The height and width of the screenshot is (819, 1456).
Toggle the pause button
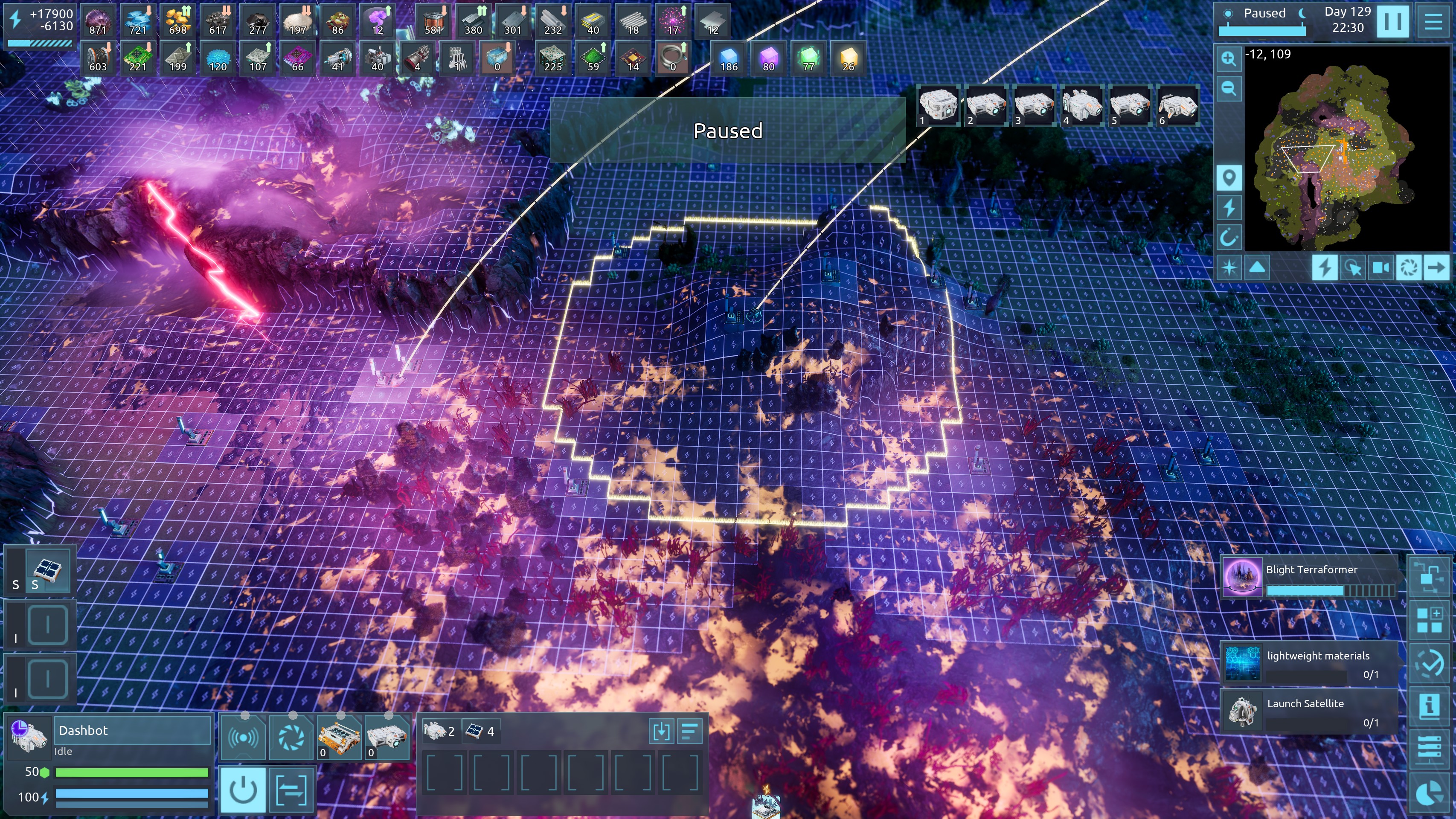coord(1392,21)
